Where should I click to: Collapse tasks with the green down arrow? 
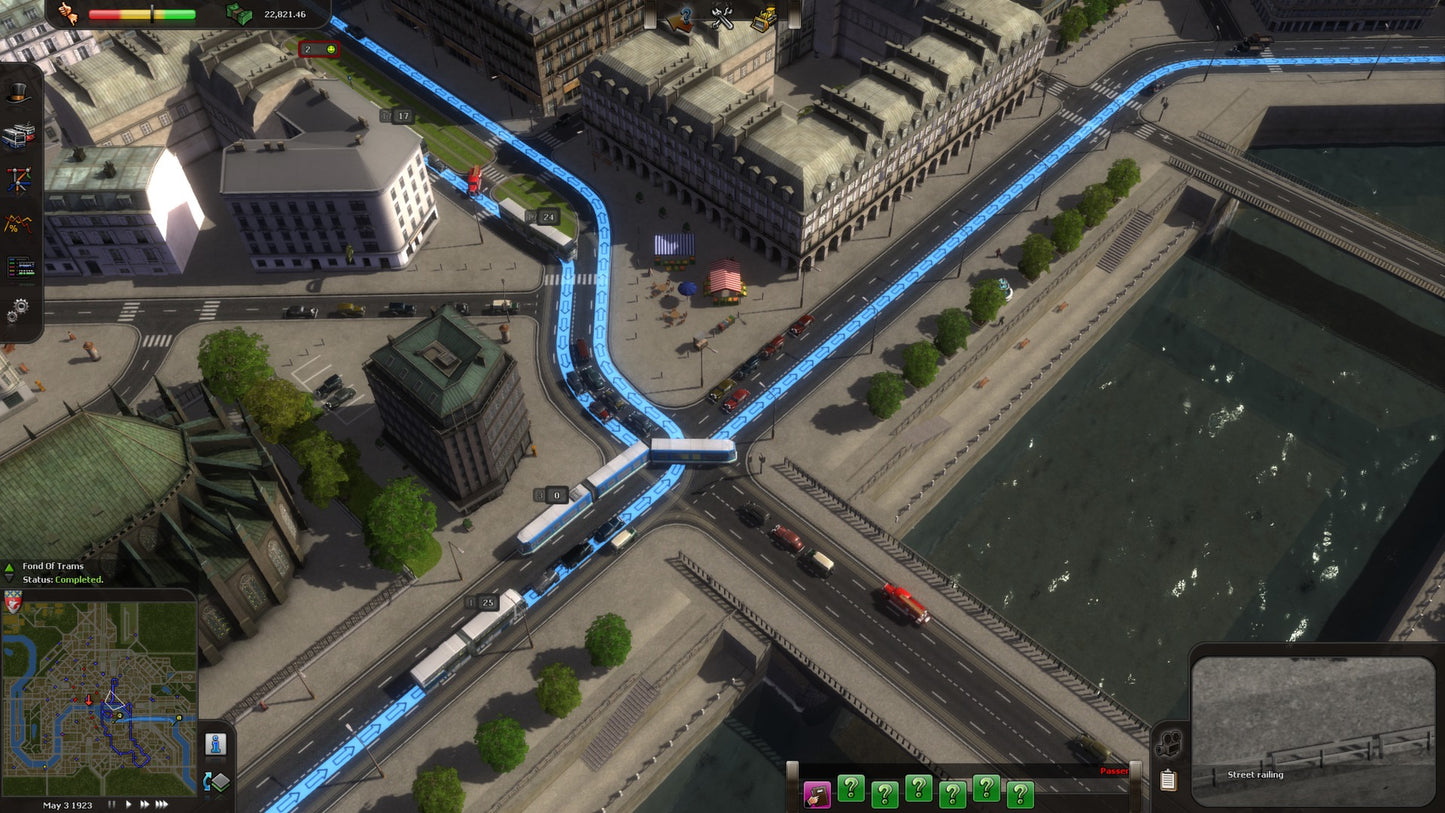pos(9,578)
